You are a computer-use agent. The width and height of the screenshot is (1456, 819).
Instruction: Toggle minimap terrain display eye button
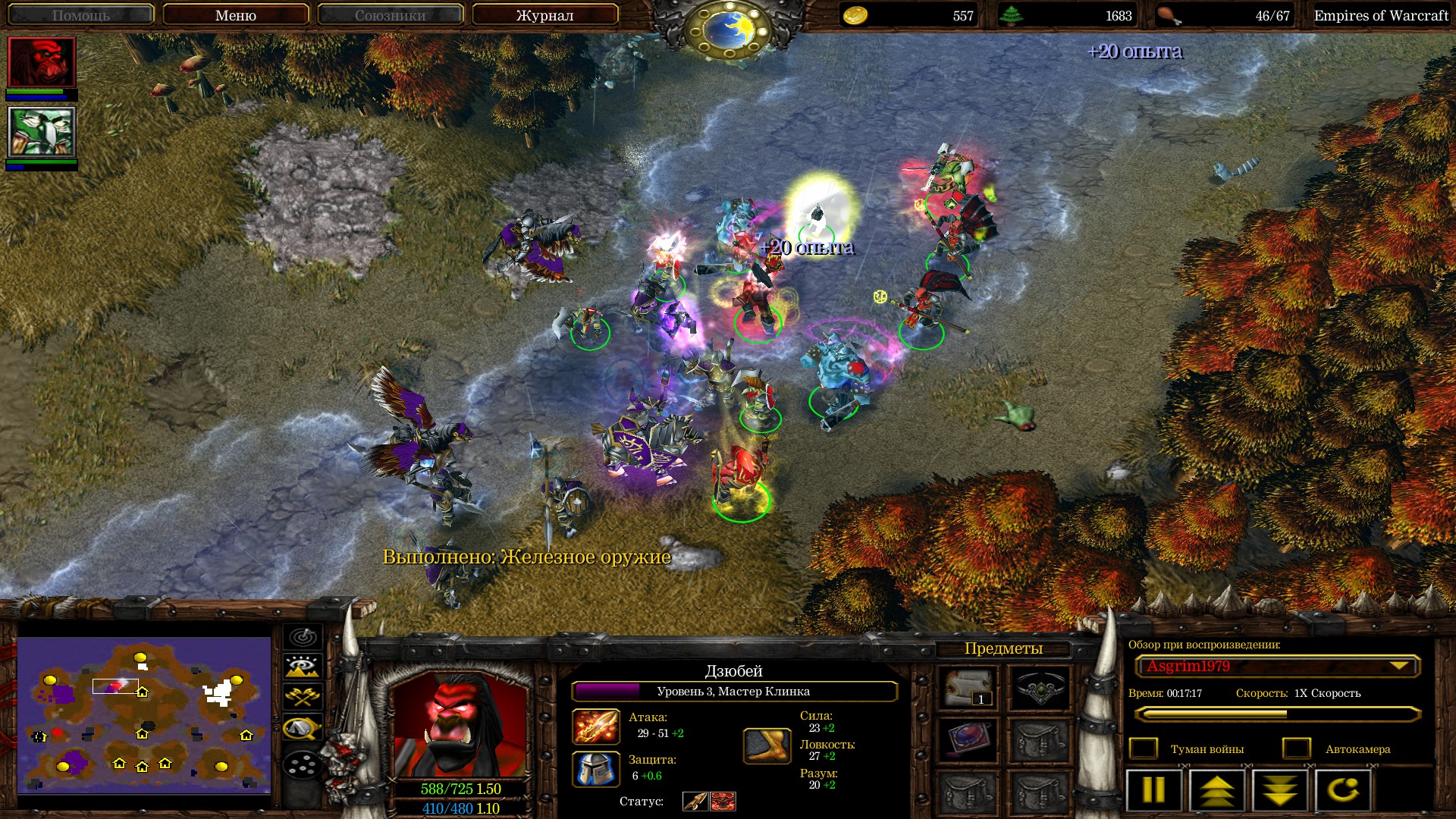click(303, 667)
